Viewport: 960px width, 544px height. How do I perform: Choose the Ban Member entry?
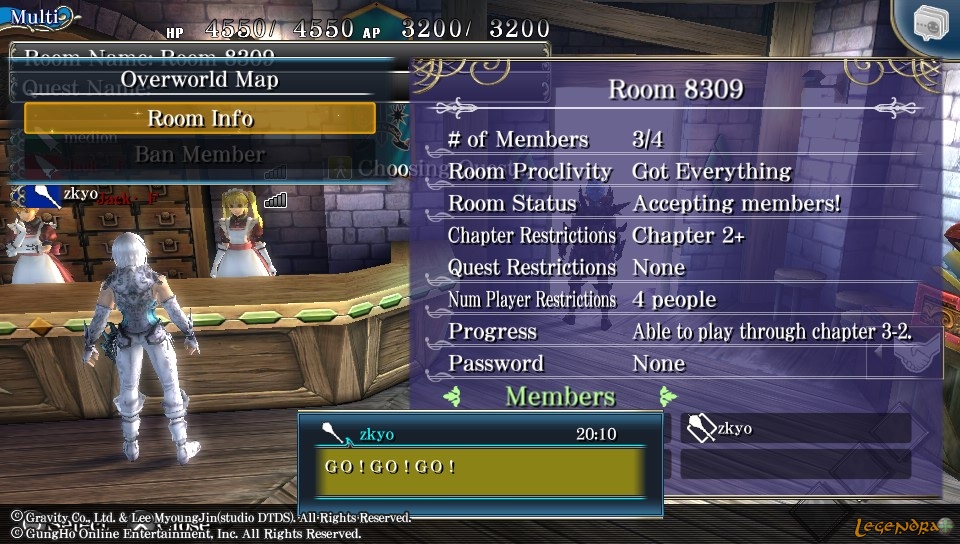pyautogui.click(x=200, y=154)
